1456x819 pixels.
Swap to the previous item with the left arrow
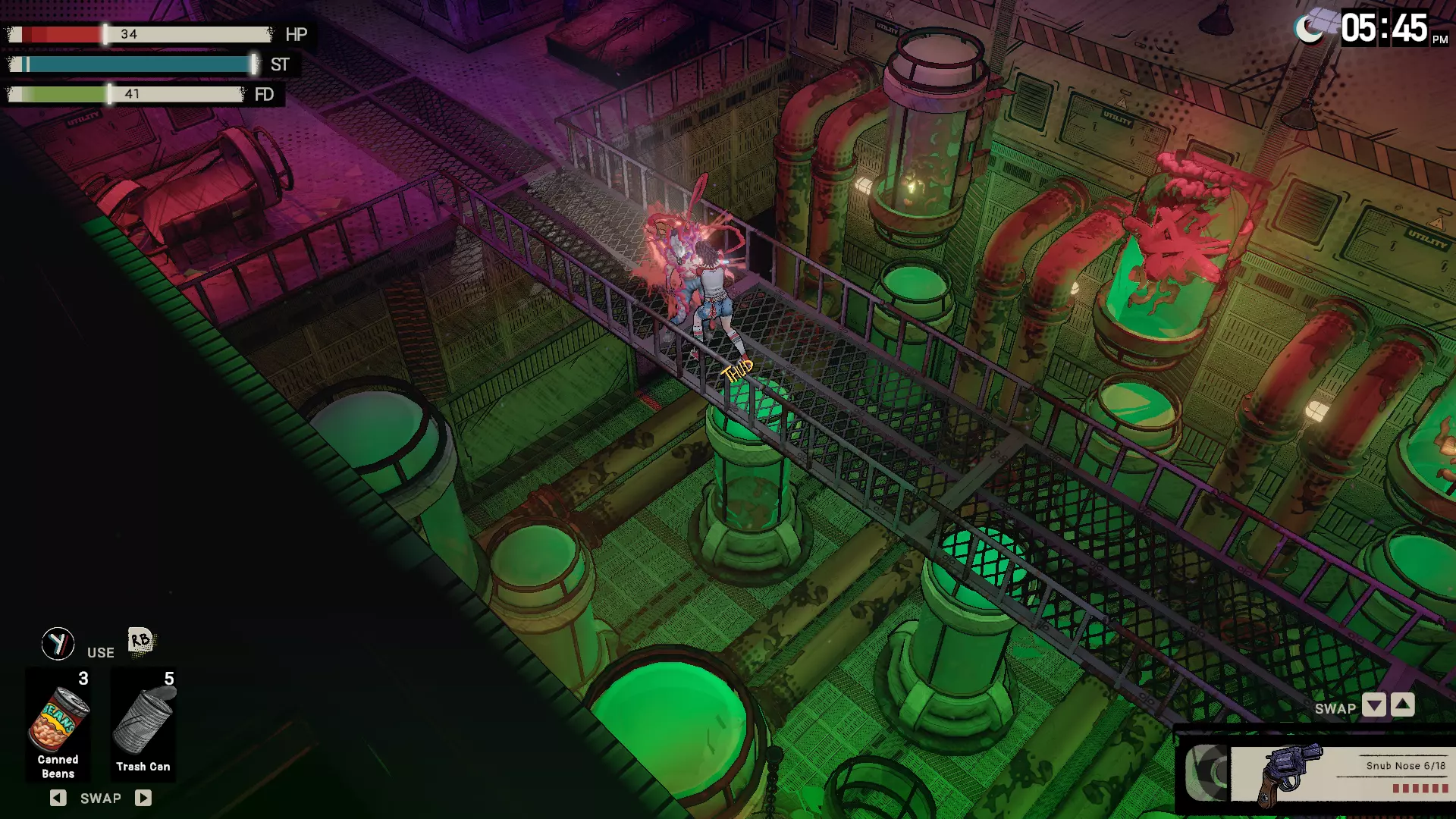(58, 798)
